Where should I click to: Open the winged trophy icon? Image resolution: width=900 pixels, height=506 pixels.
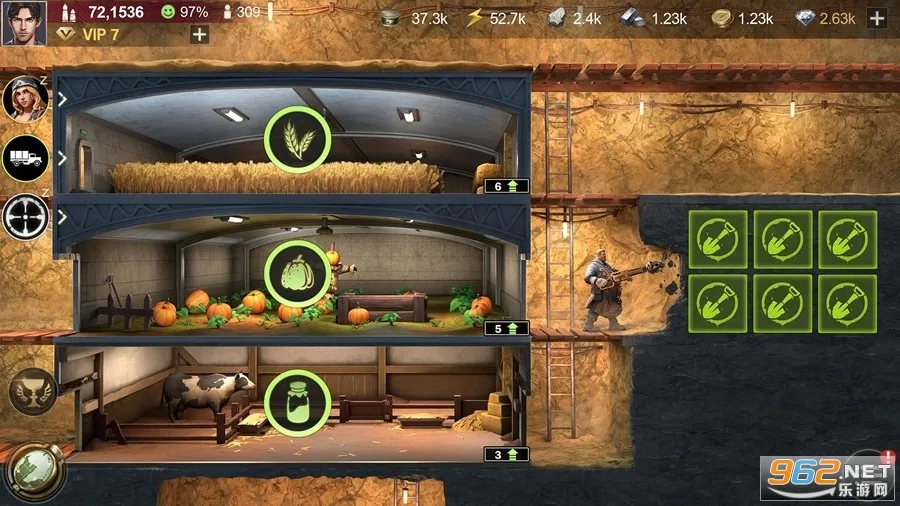coord(32,390)
